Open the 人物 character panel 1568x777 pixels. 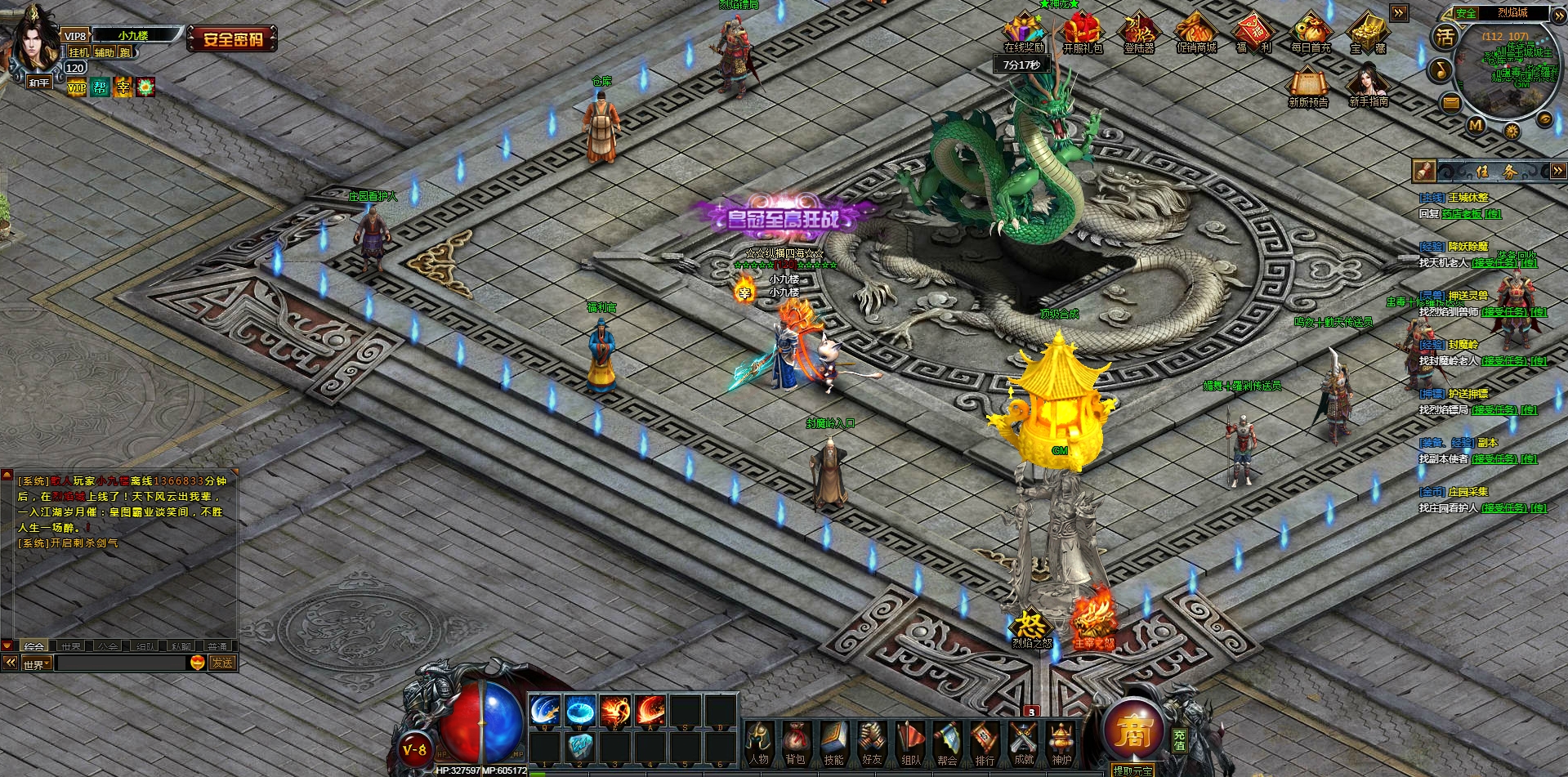pos(758,744)
